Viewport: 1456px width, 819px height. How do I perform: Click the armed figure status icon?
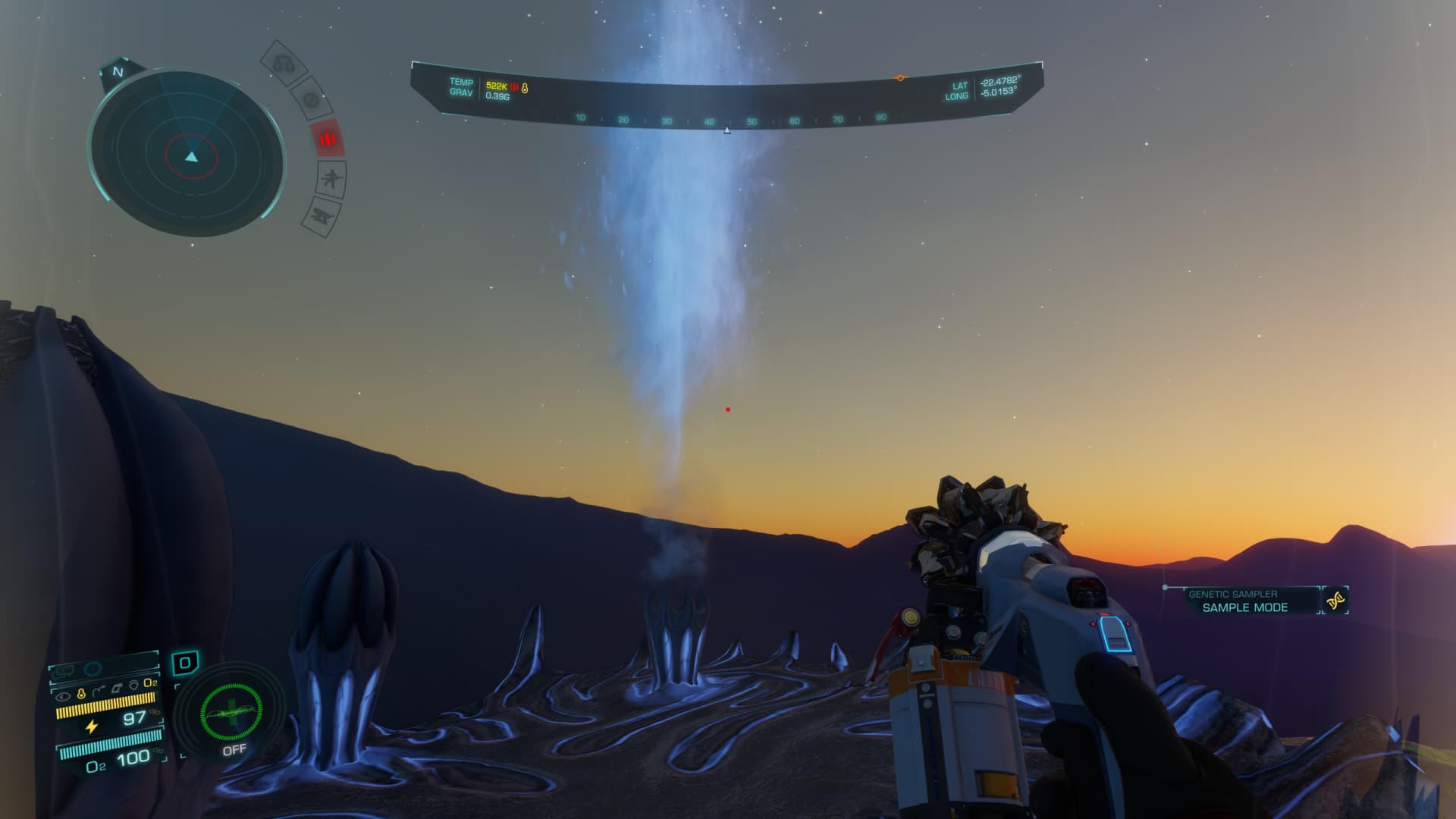(331, 180)
